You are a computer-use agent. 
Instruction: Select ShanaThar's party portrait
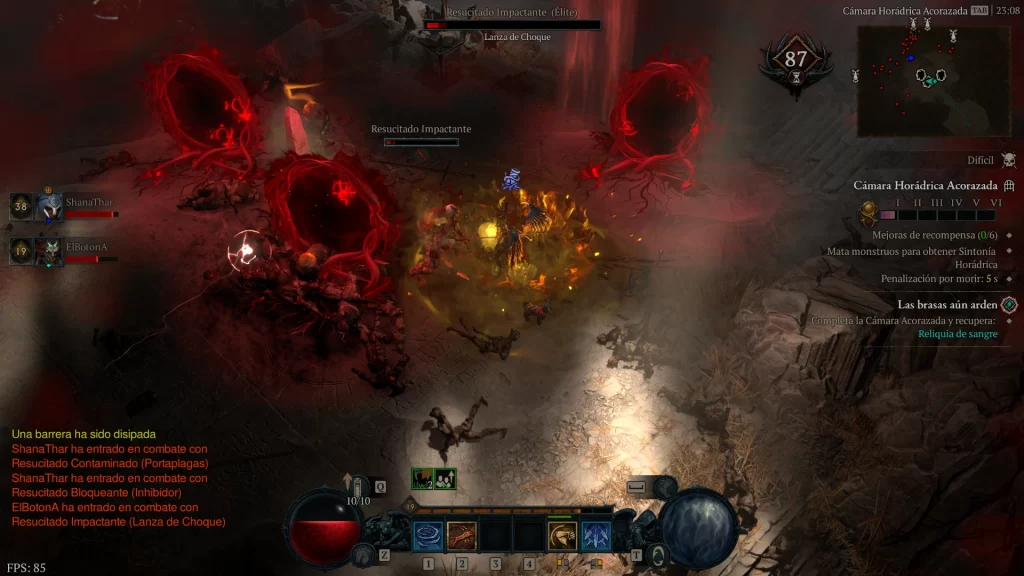click(x=50, y=207)
